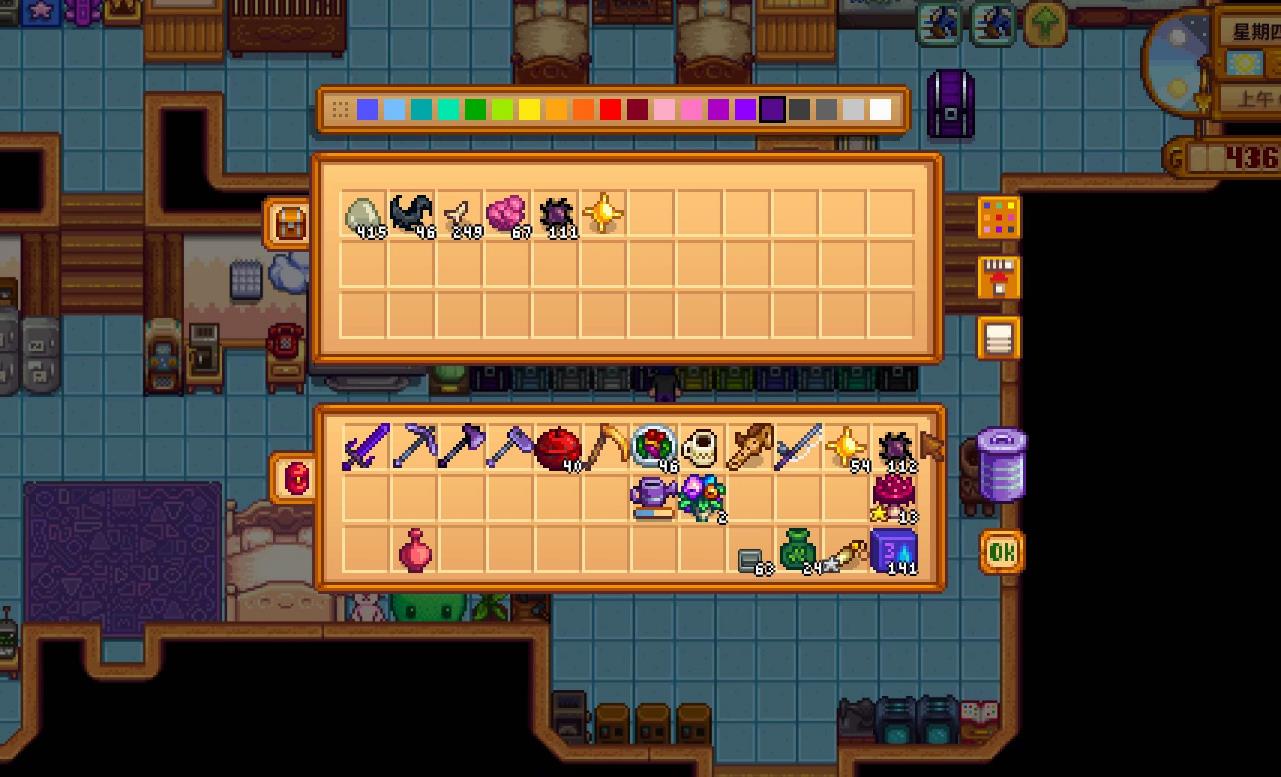The width and height of the screenshot is (1281, 777).
Task: Click the purple trash can
Action: 1000,465
